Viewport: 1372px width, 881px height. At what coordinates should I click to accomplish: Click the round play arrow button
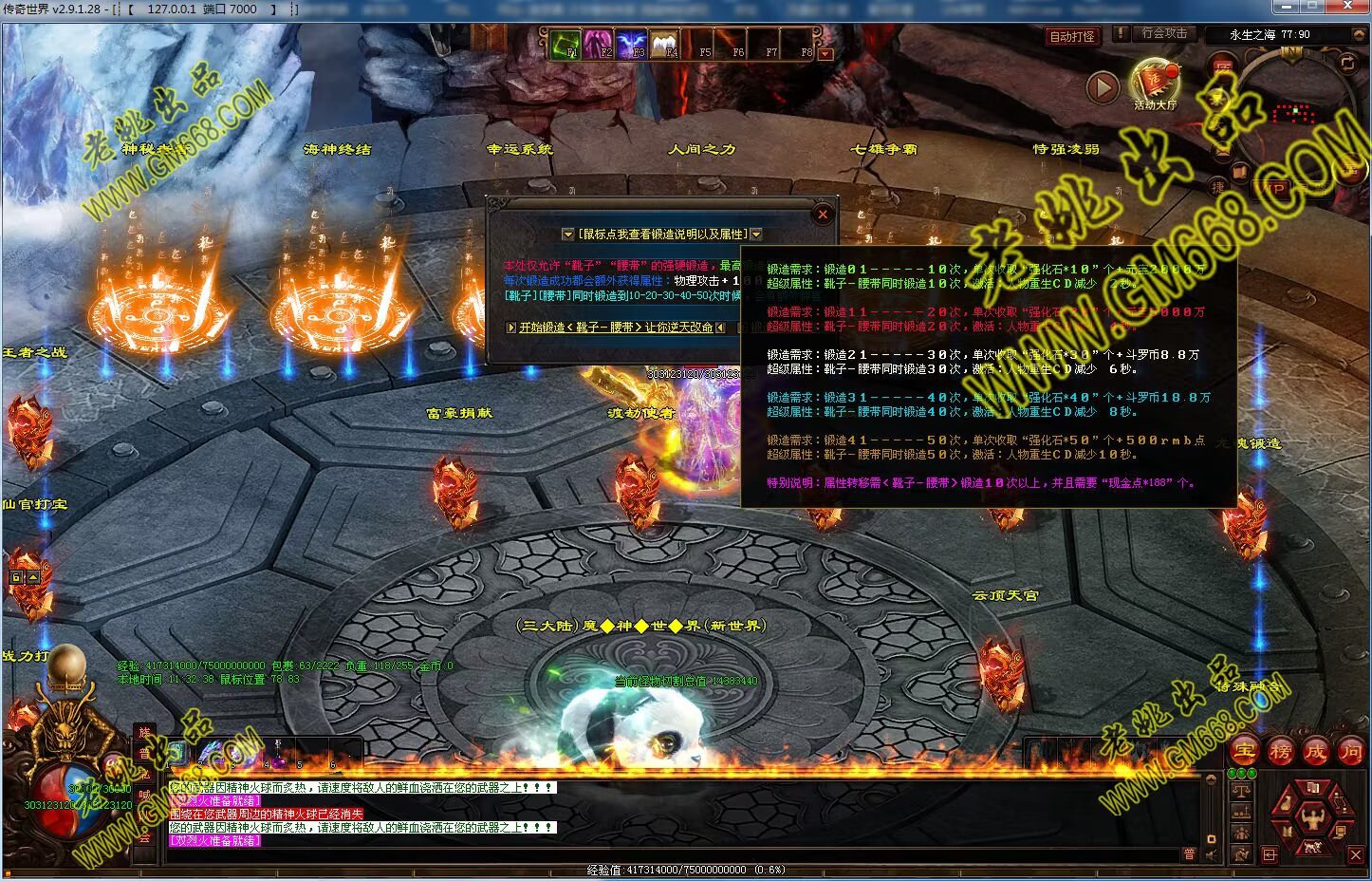coord(1102,88)
